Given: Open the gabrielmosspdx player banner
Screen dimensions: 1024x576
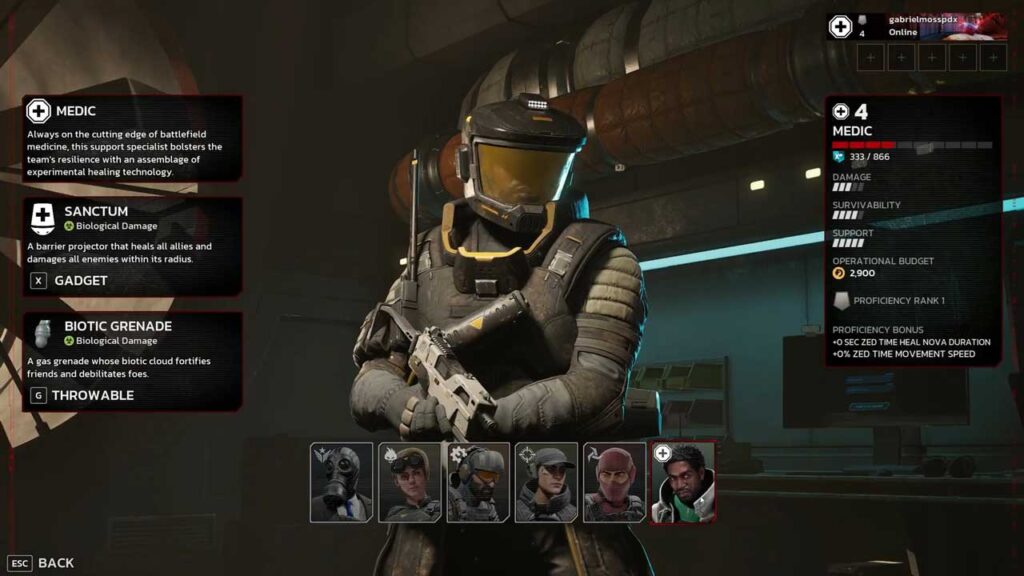Looking at the screenshot, I should click(917, 26).
